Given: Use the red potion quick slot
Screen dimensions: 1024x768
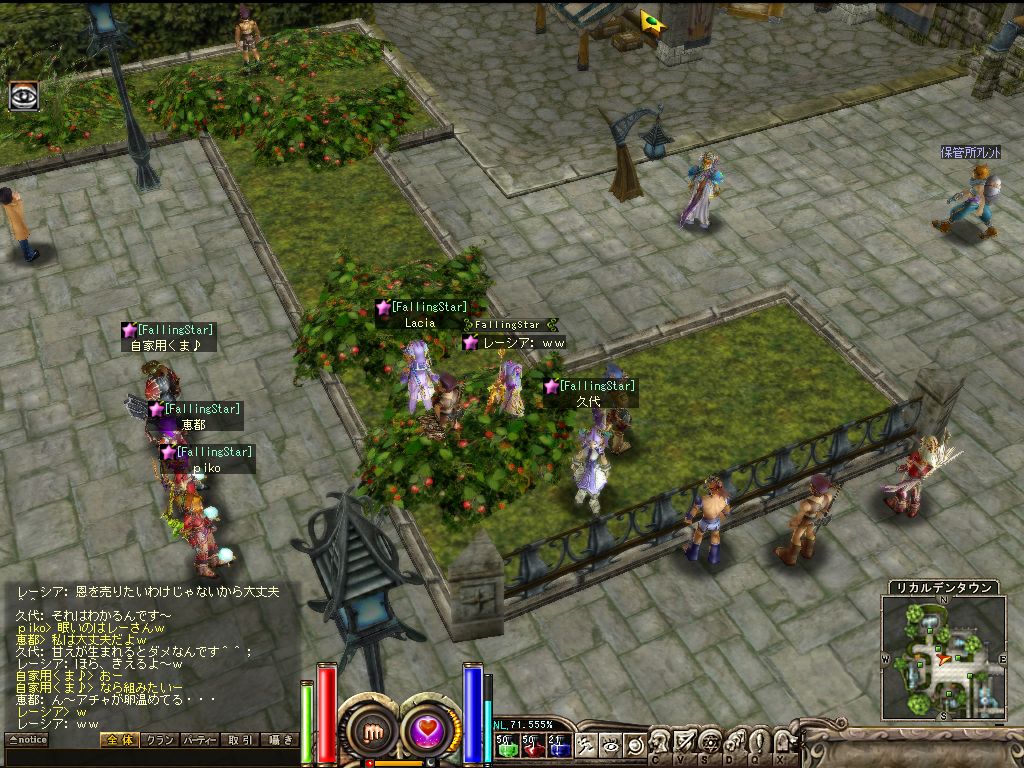Looking at the screenshot, I should click(x=532, y=745).
